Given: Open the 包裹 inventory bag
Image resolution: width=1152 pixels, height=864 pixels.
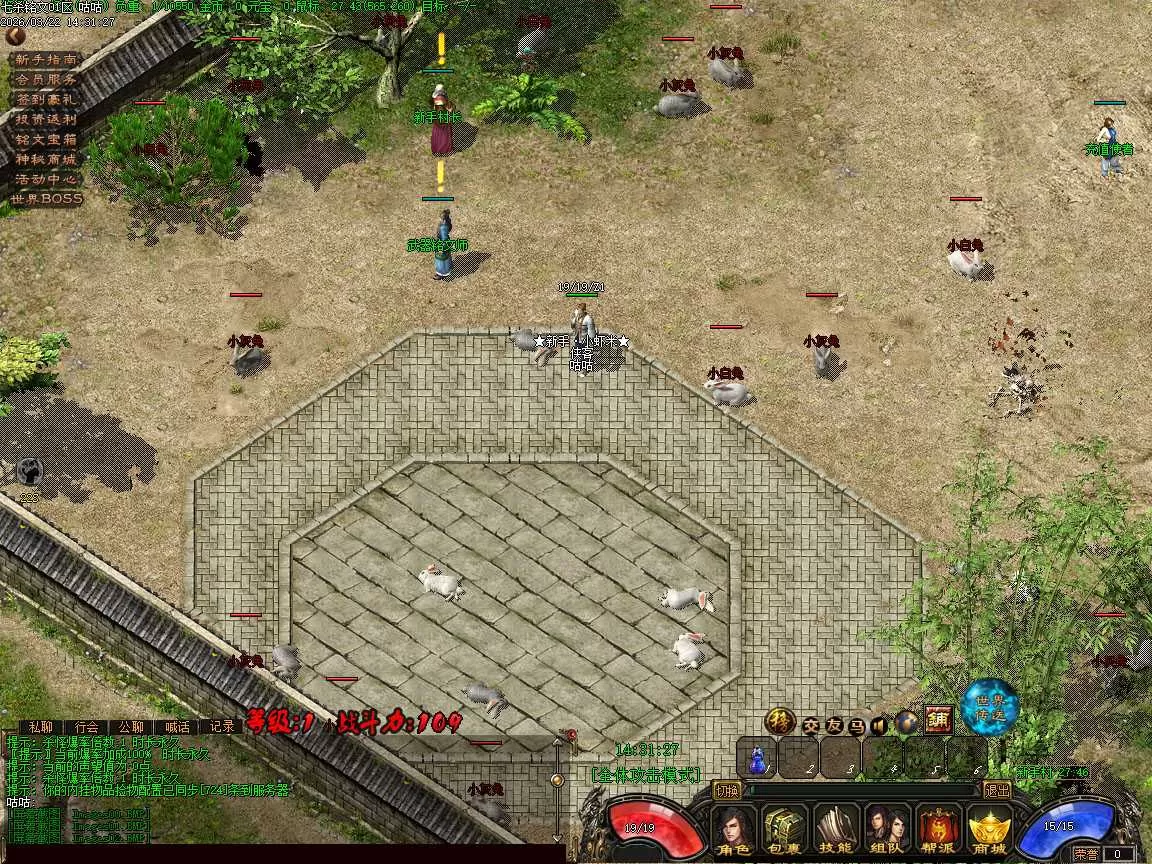Looking at the screenshot, I should [x=785, y=829].
